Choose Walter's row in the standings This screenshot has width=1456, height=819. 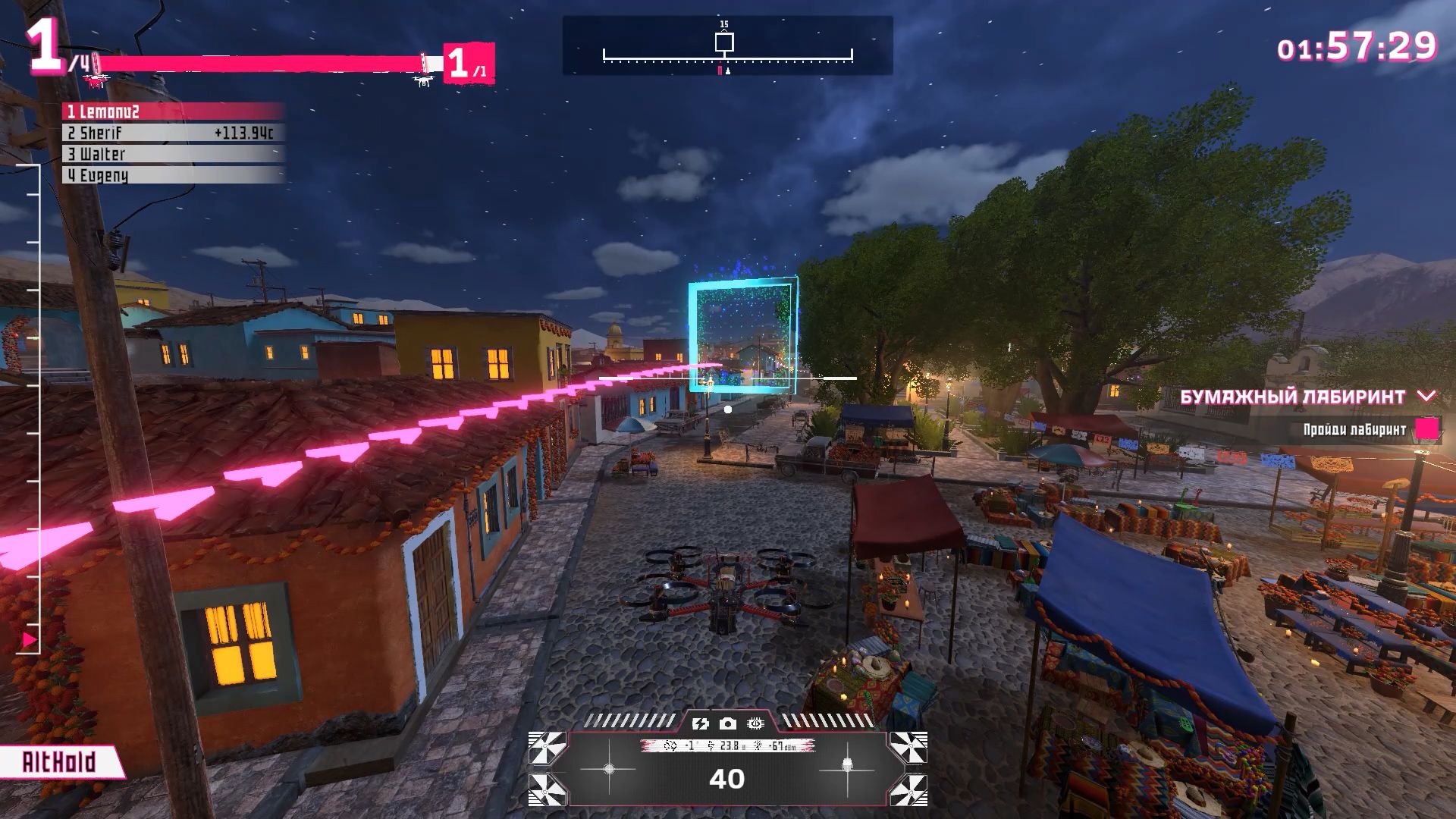click(x=173, y=154)
